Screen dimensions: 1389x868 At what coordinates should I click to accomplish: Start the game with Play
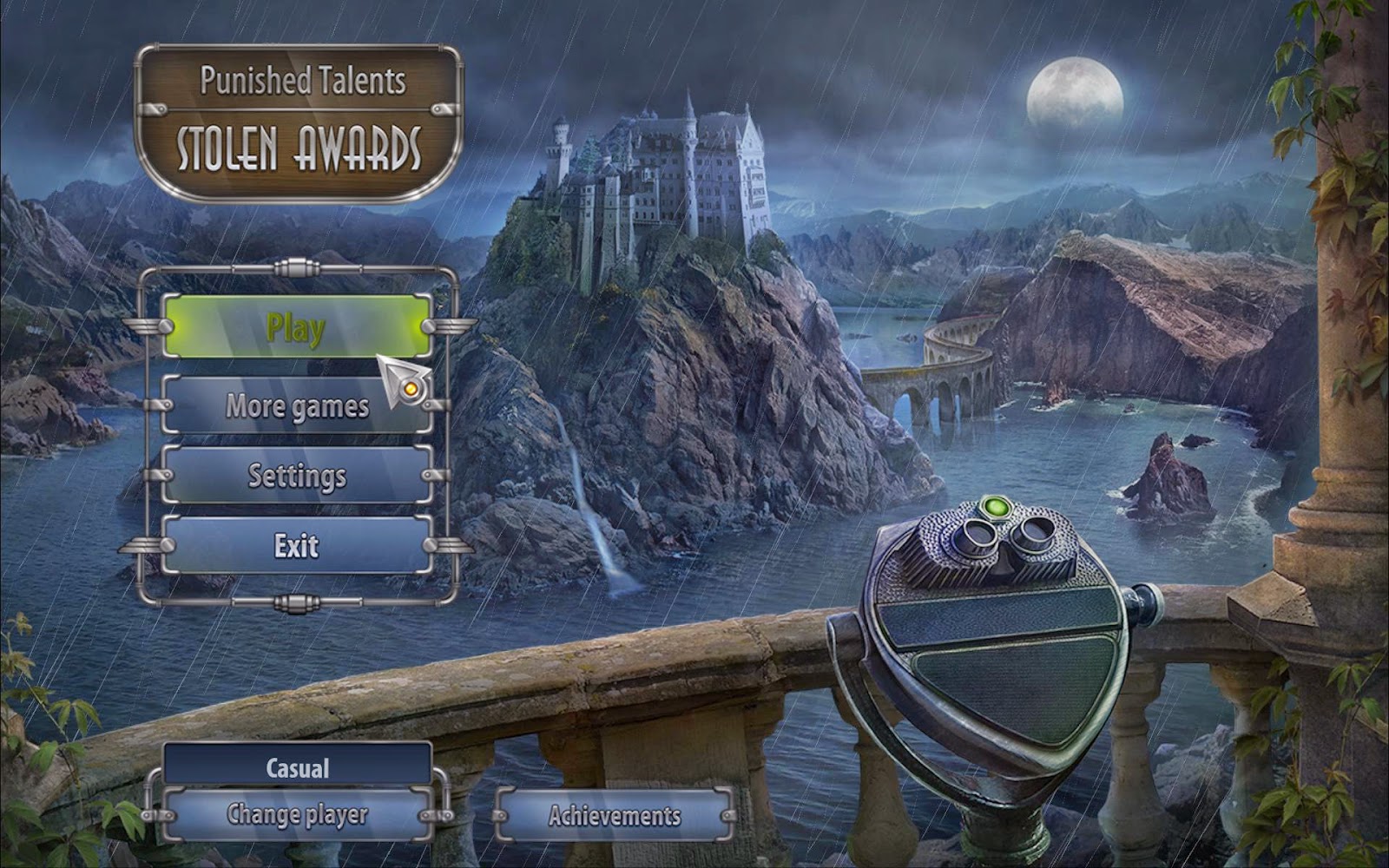[x=296, y=327]
